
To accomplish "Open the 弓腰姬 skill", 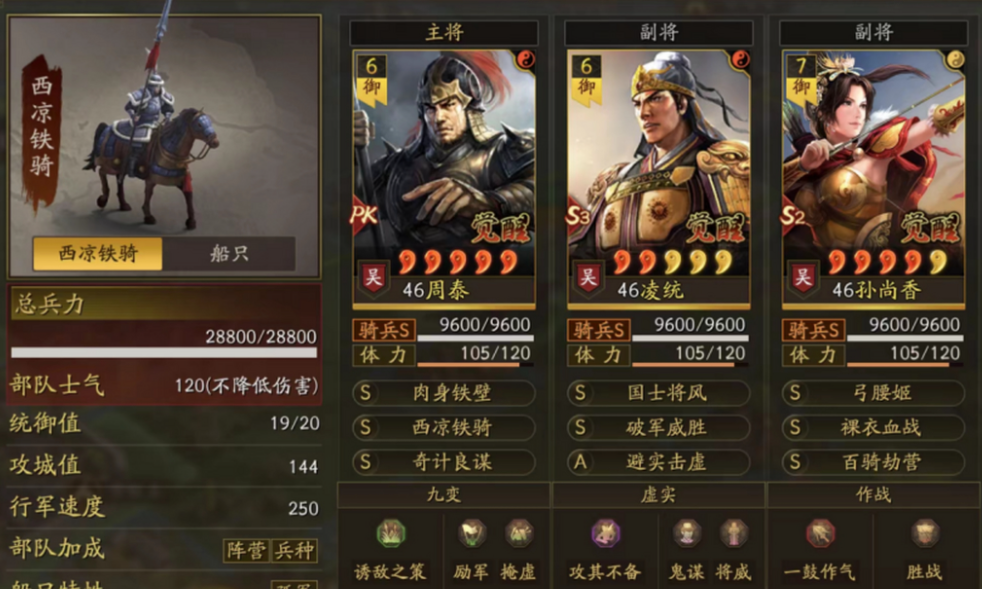I will [x=872, y=393].
